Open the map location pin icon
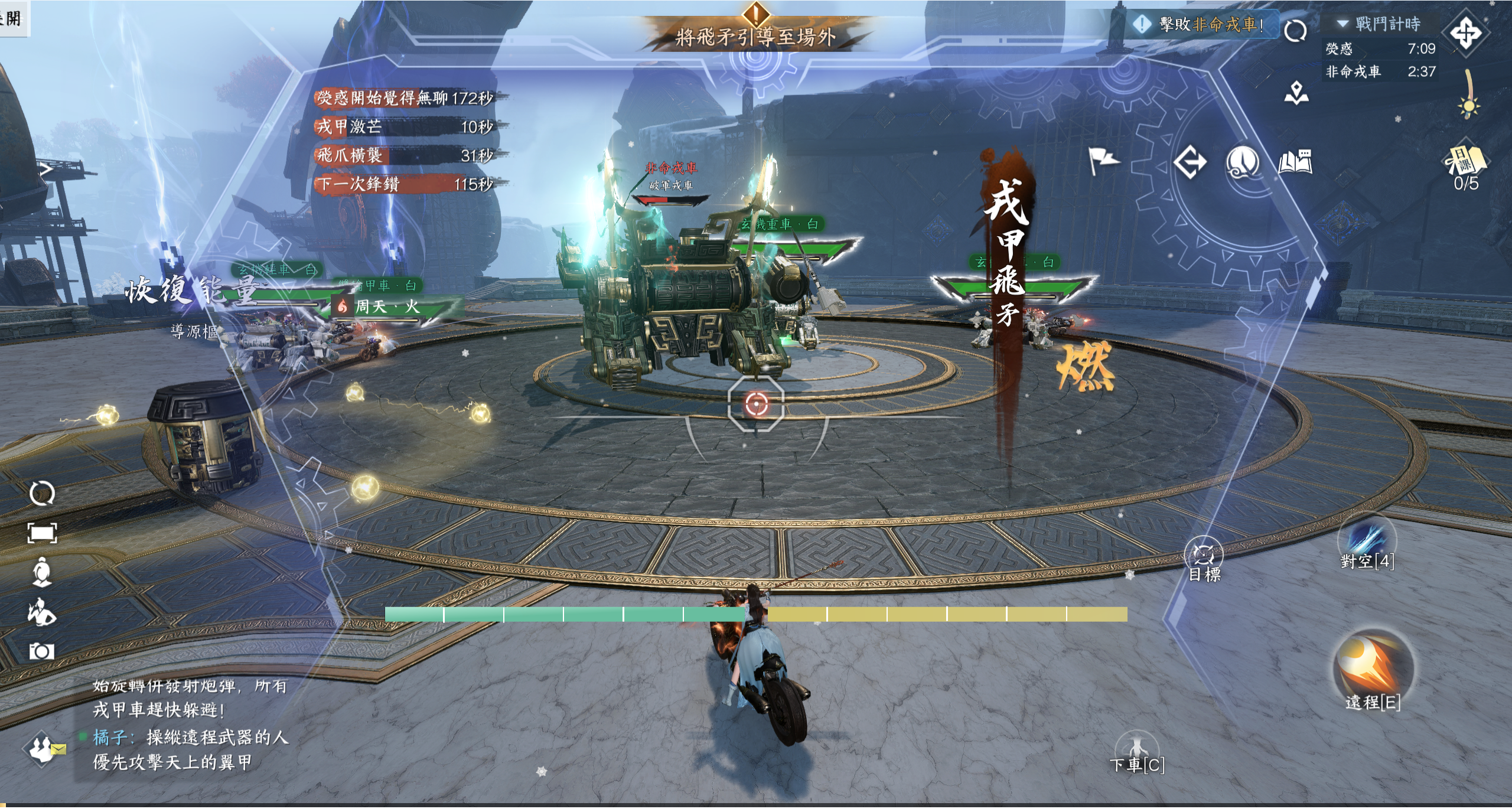This screenshot has width=1512, height=809. [x=1296, y=93]
